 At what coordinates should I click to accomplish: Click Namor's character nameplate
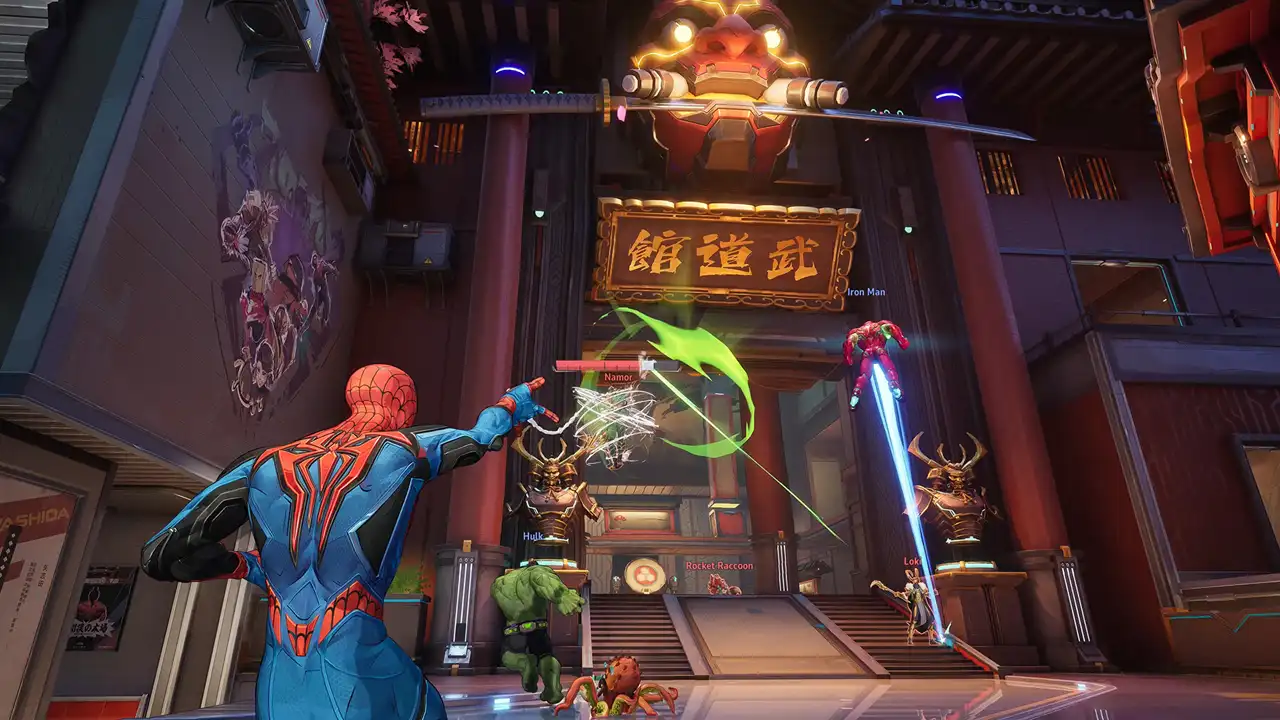(618, 377)
